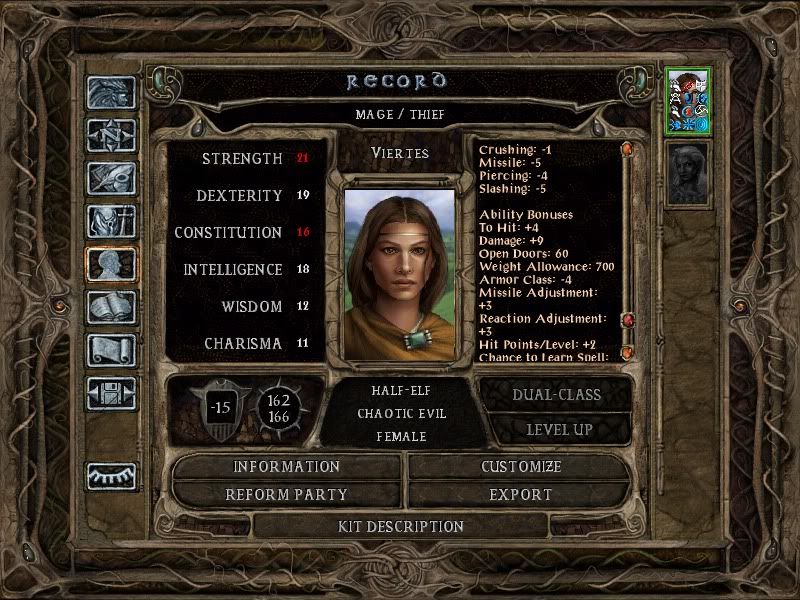Return to game via dragon head icon
Viewport: 800px width, 600px height.
click(111, 93)
